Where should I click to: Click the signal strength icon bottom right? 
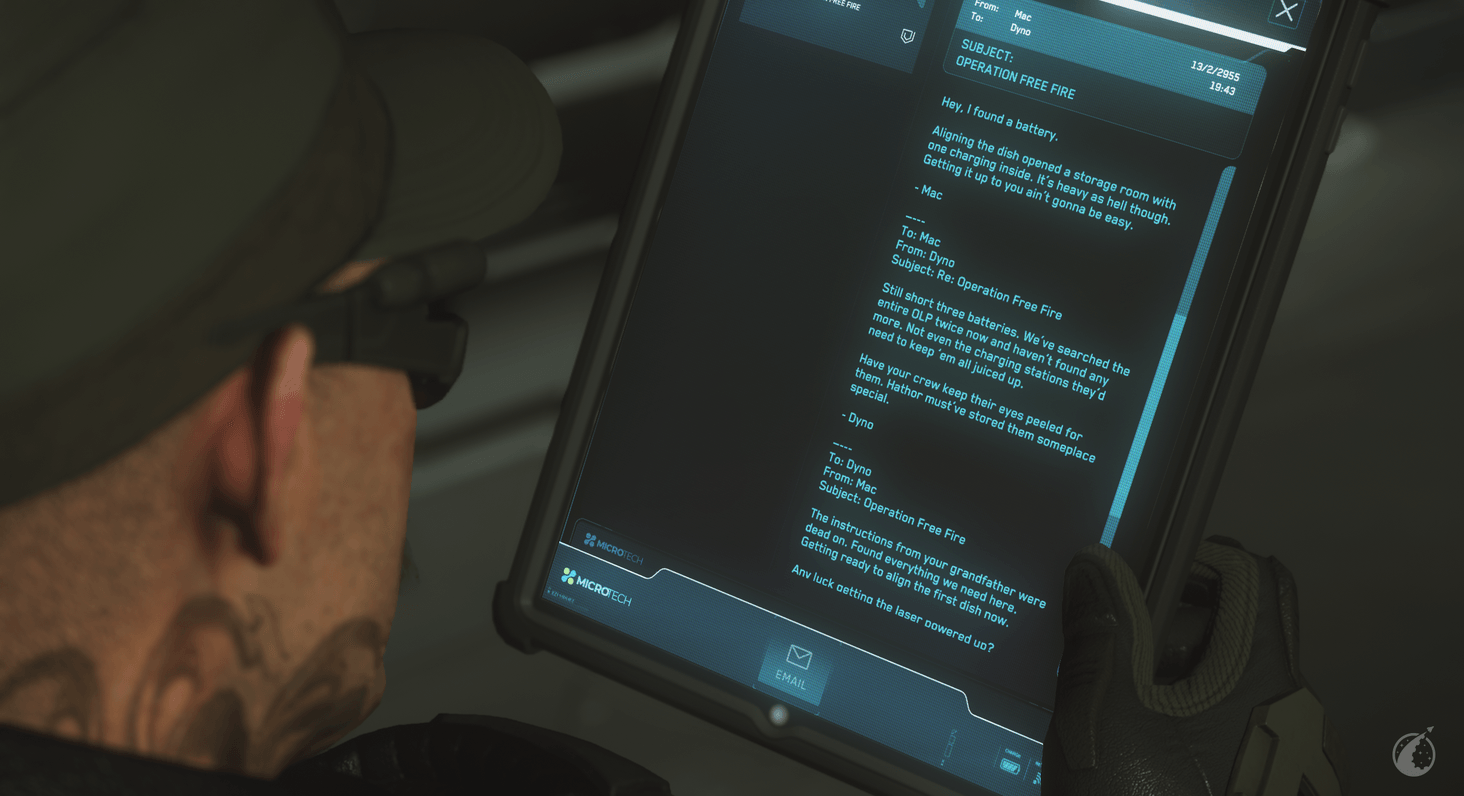tap(1037, 778)
